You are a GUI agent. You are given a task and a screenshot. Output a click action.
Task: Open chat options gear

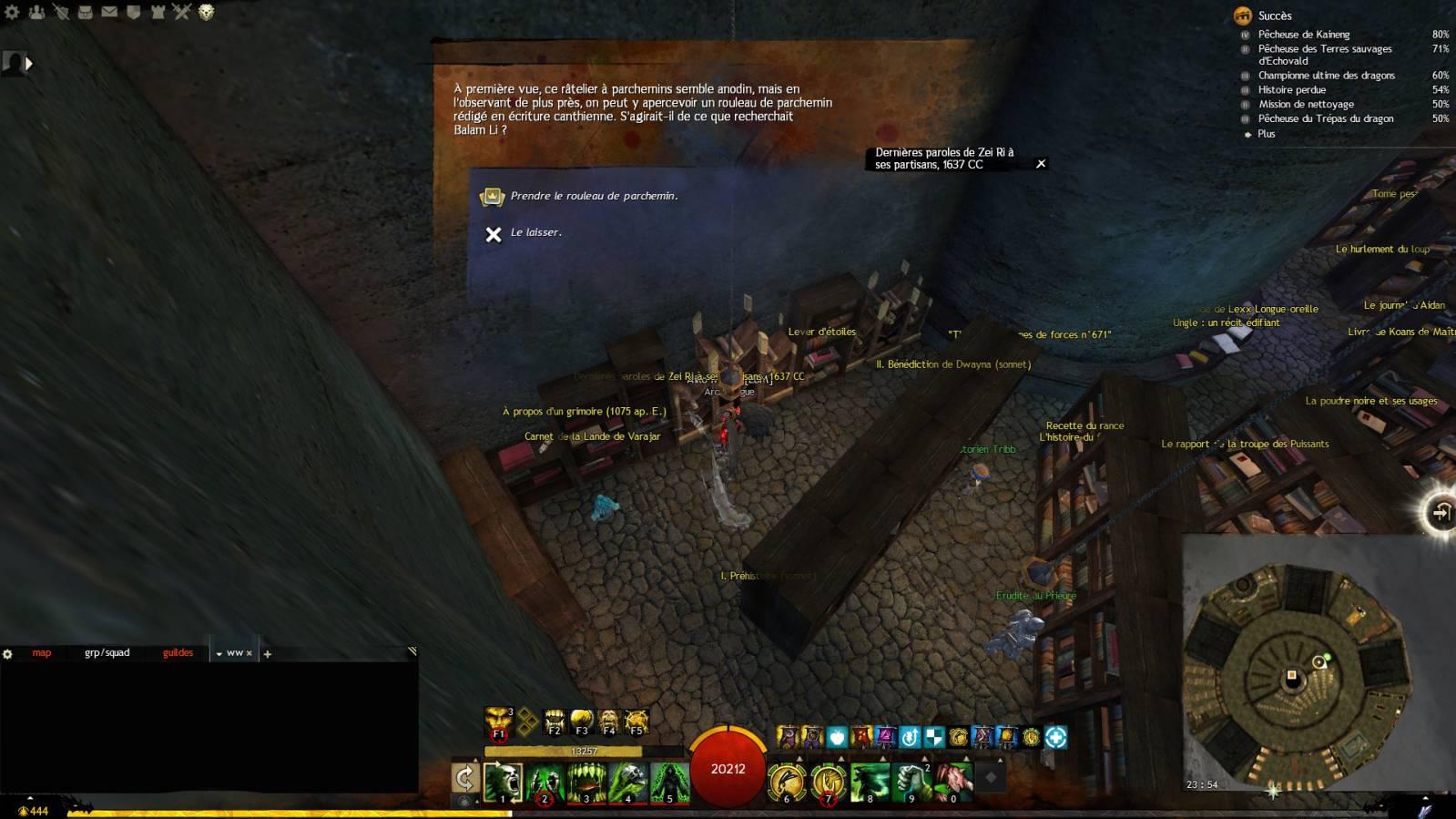[8, 654]
